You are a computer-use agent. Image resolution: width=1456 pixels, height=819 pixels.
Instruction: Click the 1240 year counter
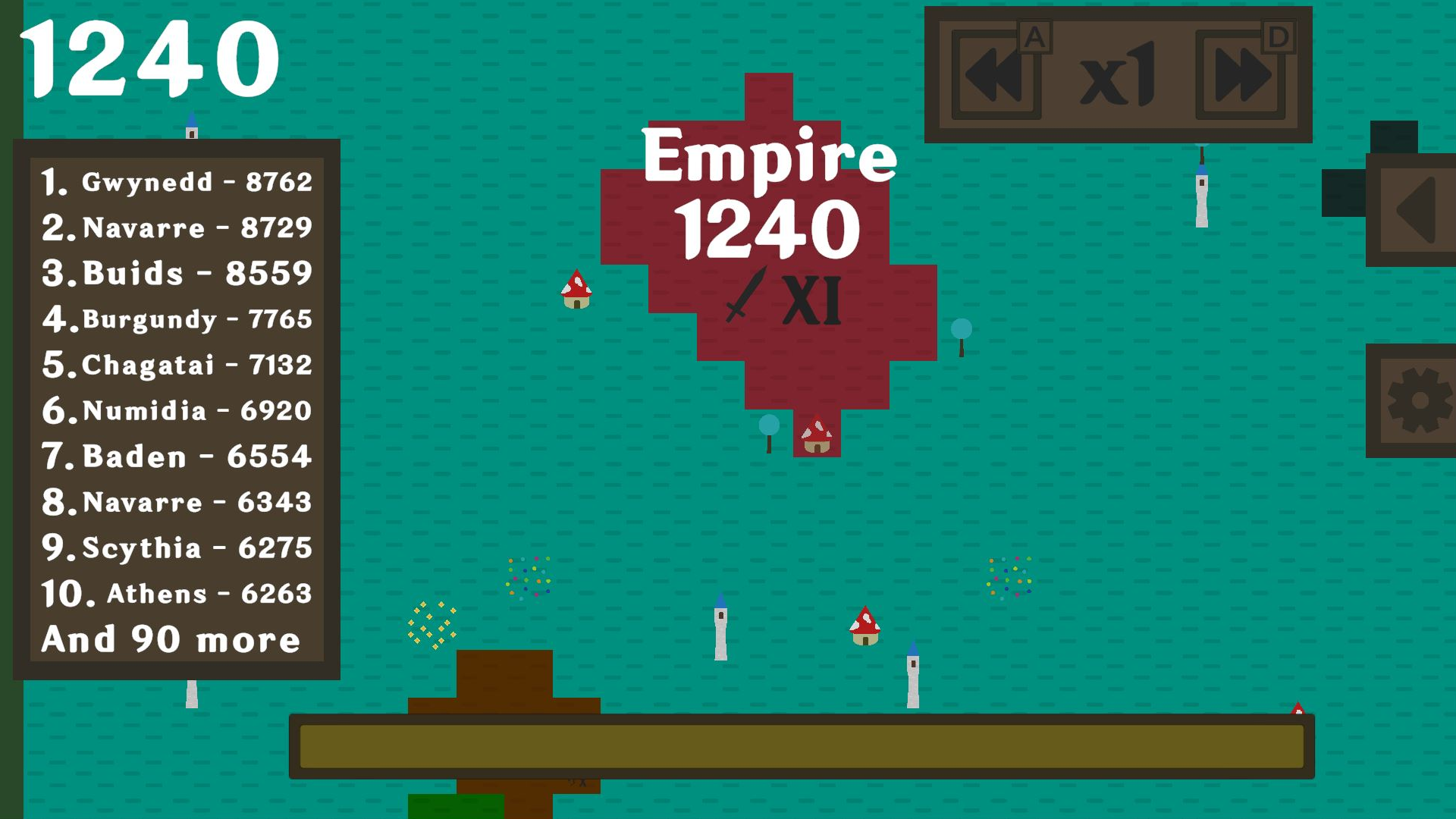[x=152, y=57]
